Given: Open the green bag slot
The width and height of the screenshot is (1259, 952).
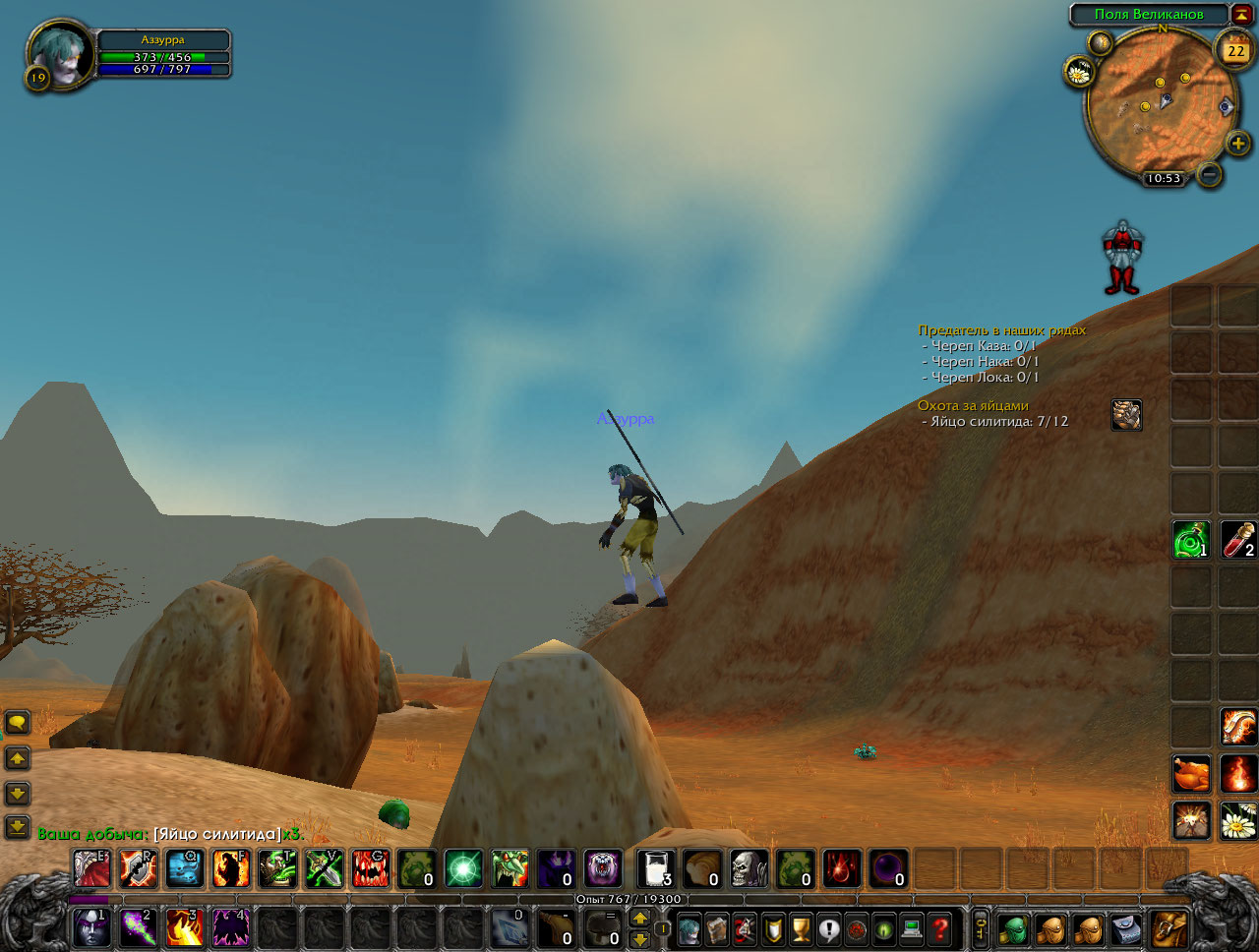Looking at the screenshot, I should pos(1014,927).
